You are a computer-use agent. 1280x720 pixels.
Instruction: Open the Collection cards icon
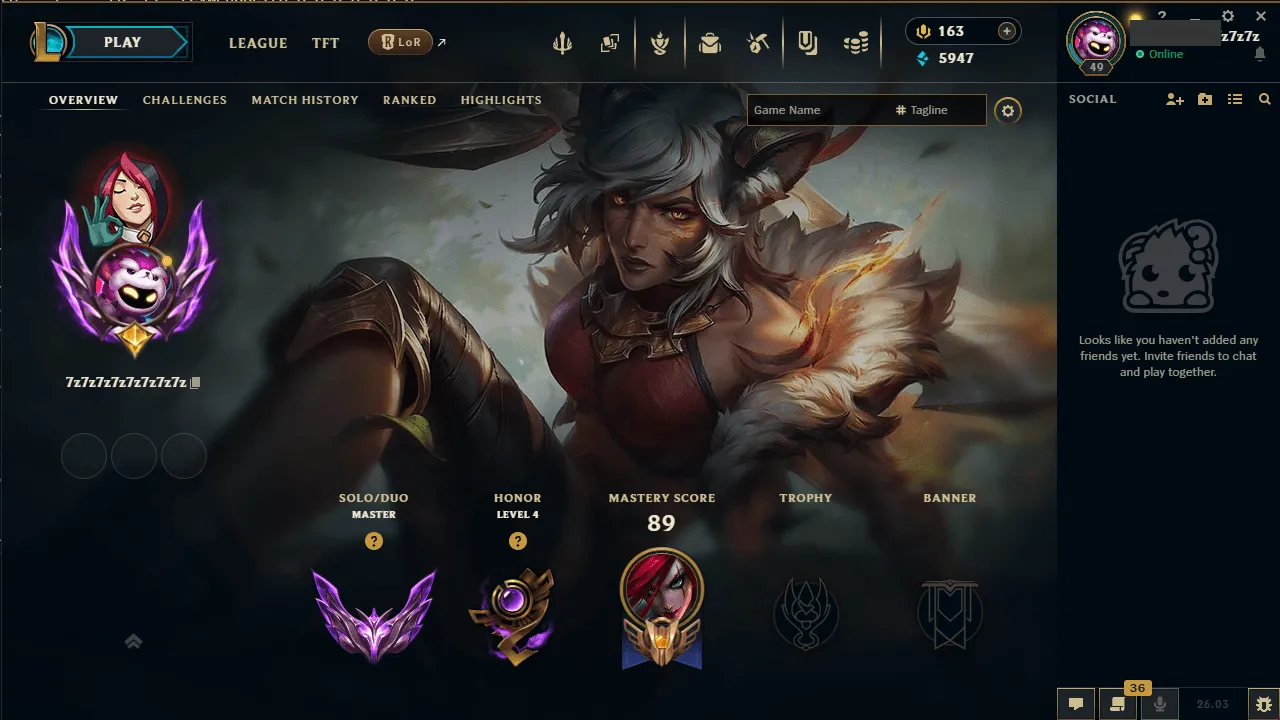[x=611, y=42]
